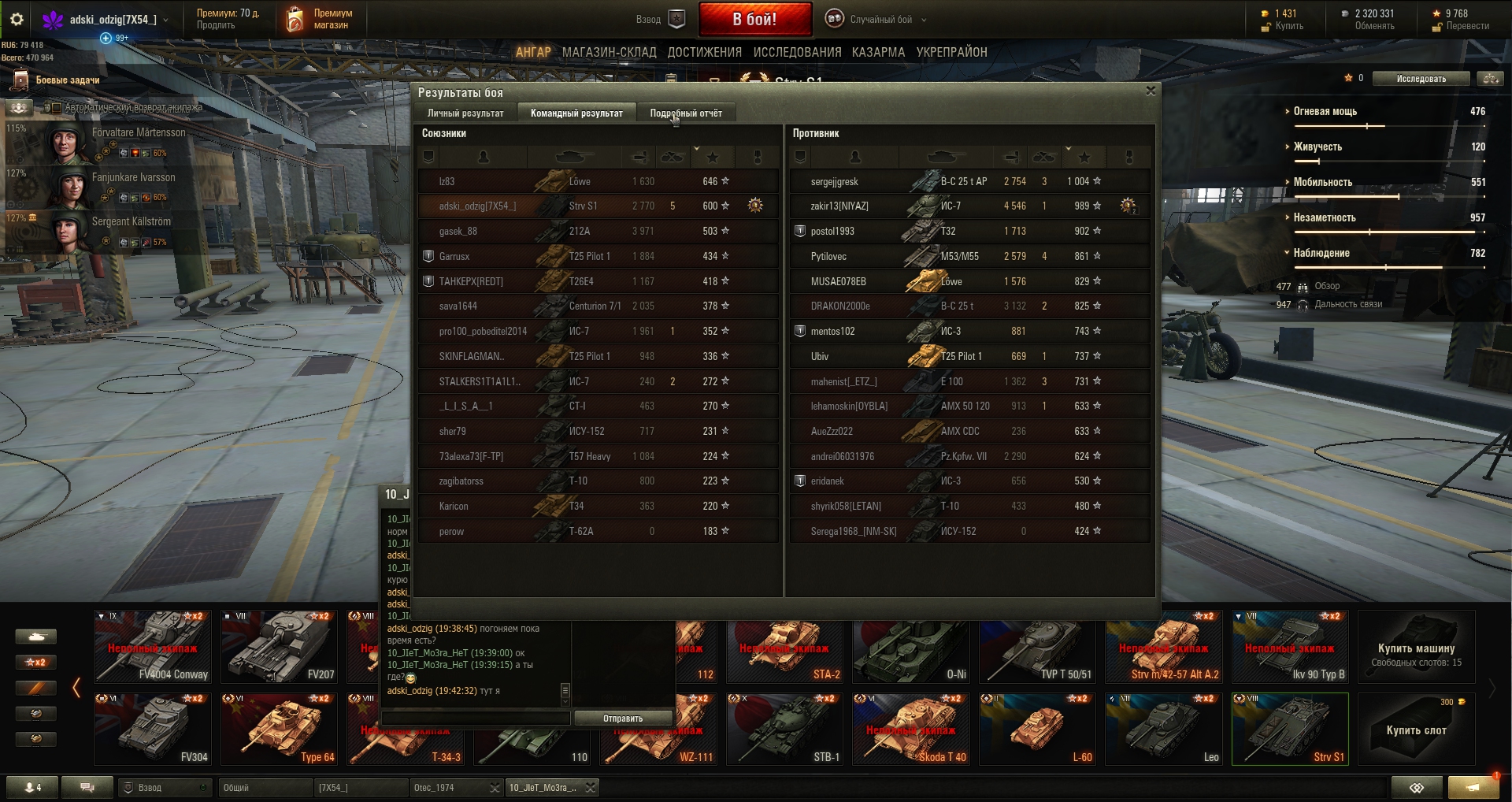Open the Подробный отчёт tab

(x=685, y=113)
